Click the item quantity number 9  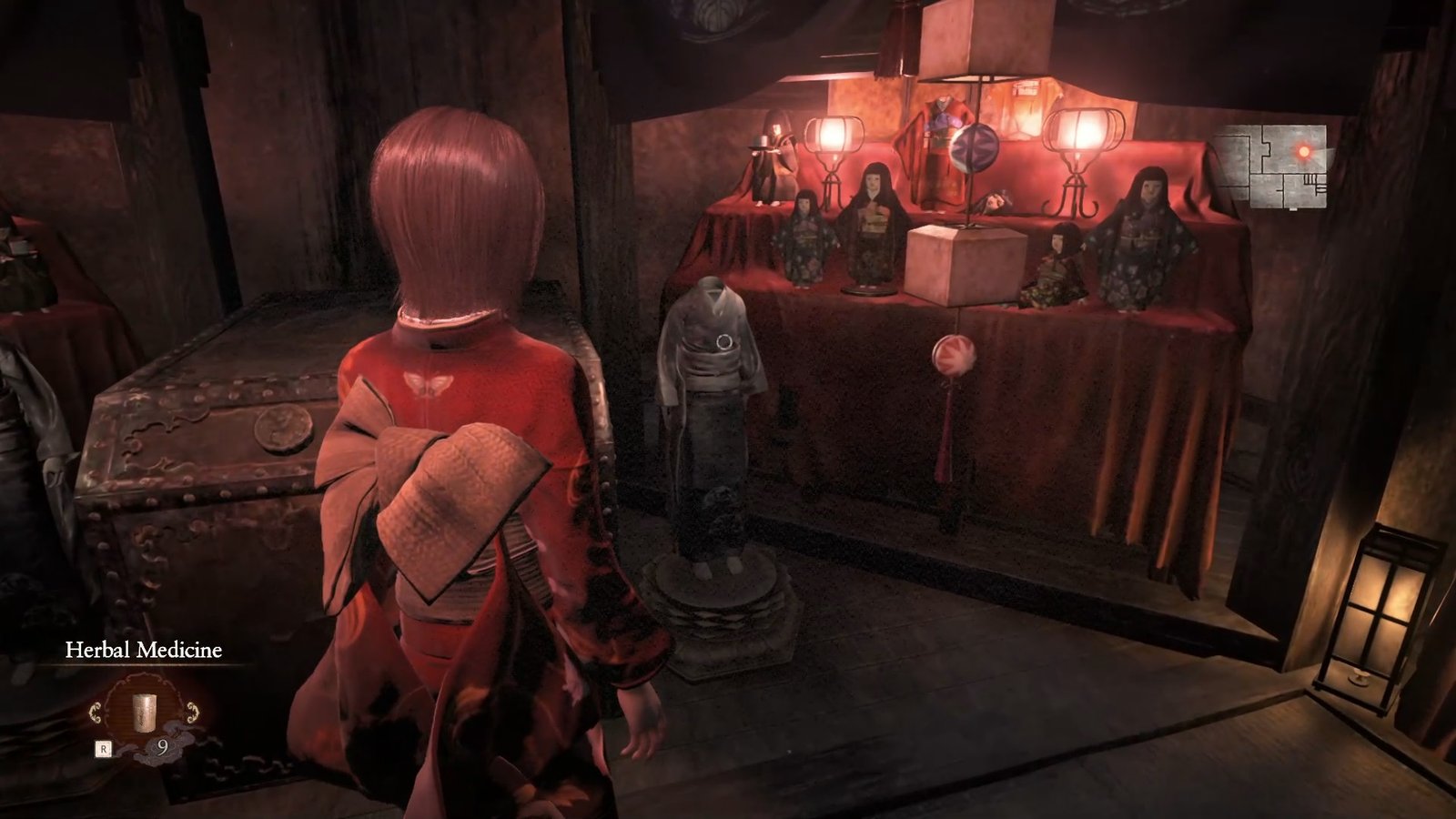point(163,747)
